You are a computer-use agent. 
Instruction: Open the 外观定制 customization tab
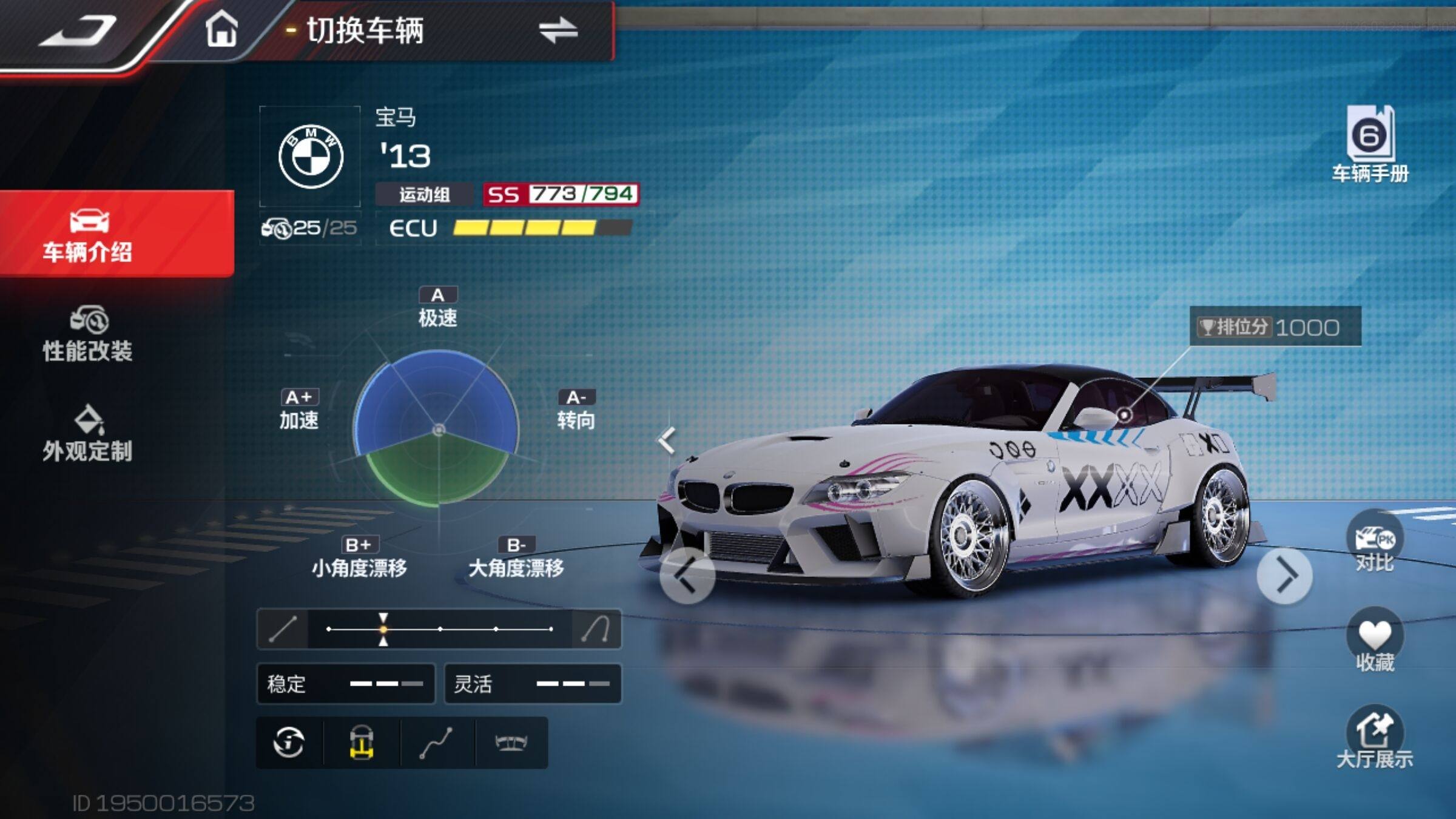pyautogui.click(x=88, y=434)
